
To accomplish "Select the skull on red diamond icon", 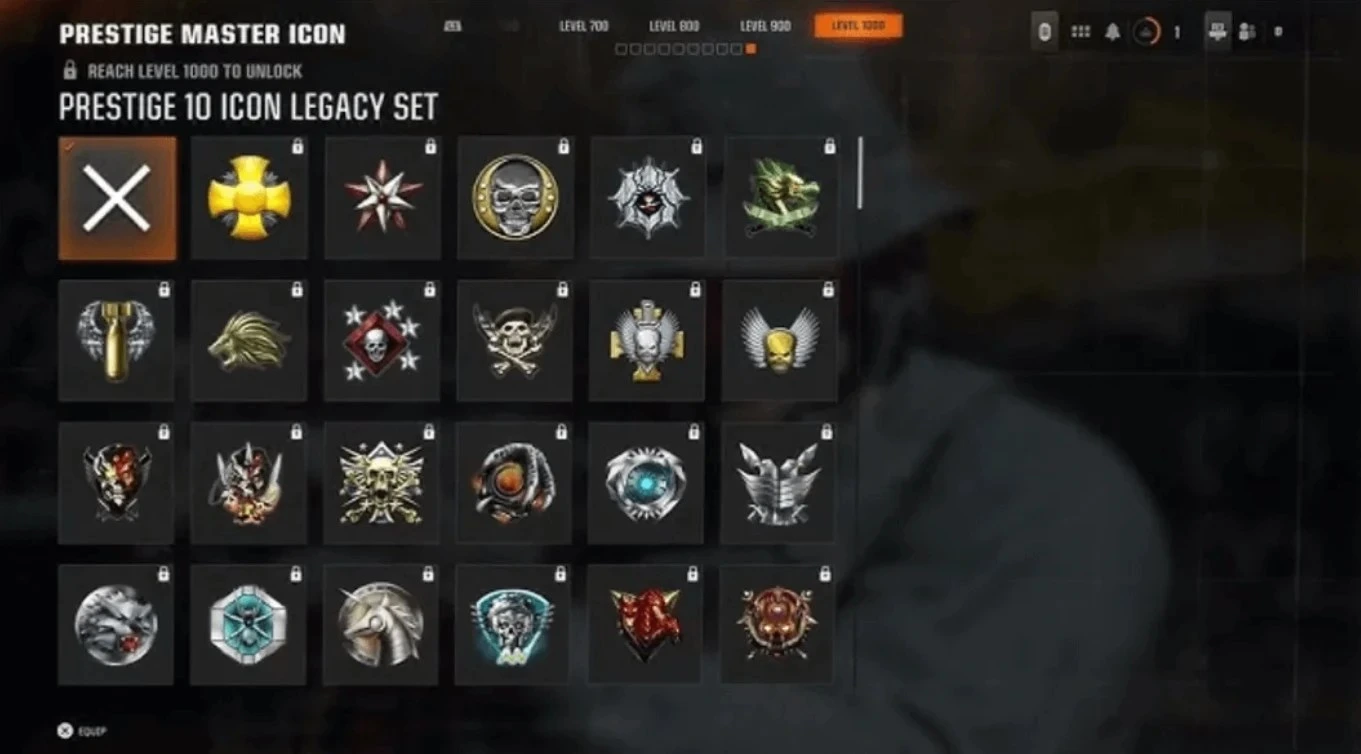I will (382, 341).
